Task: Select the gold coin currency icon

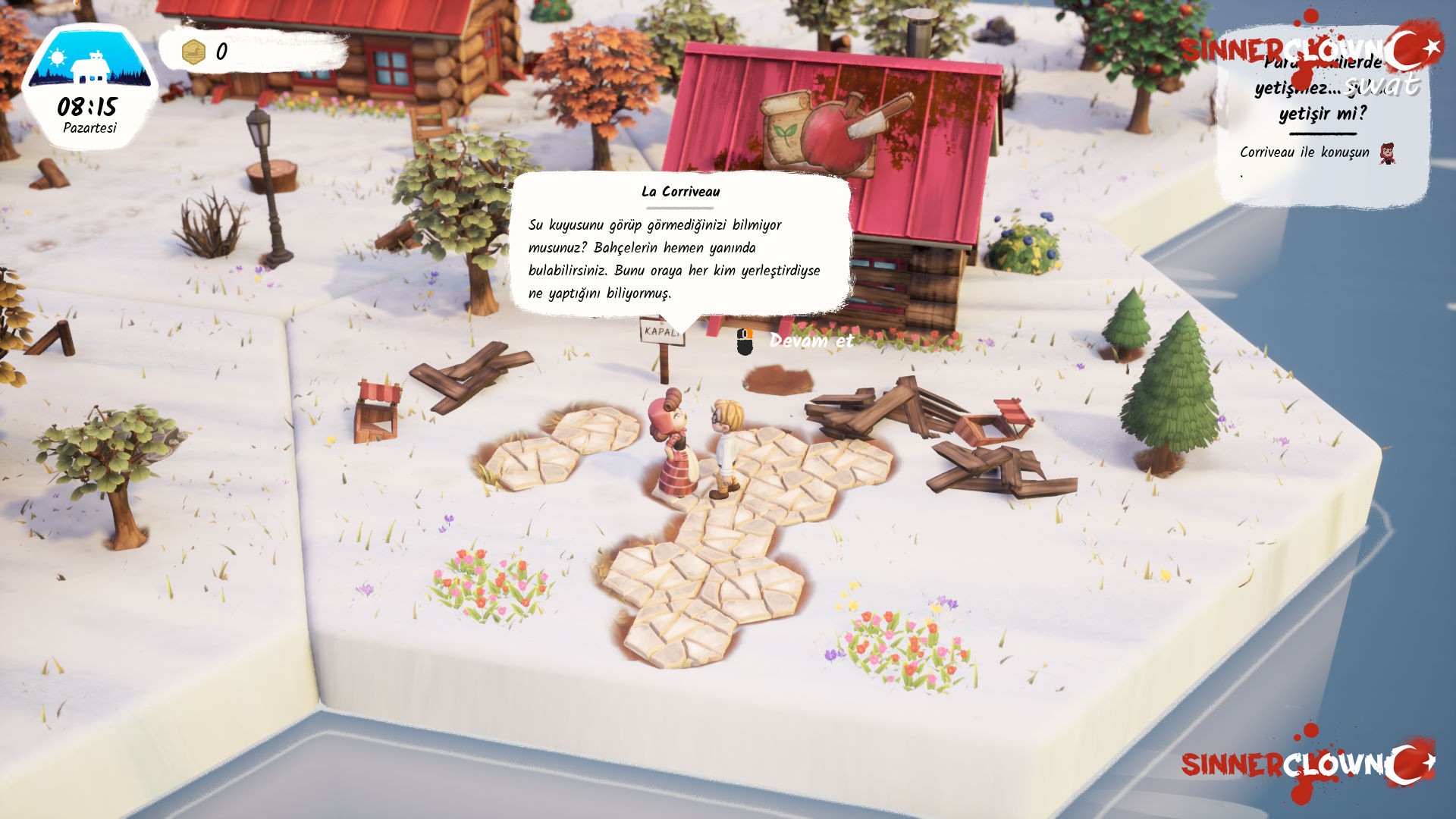Action: click(x=194, y=52)
